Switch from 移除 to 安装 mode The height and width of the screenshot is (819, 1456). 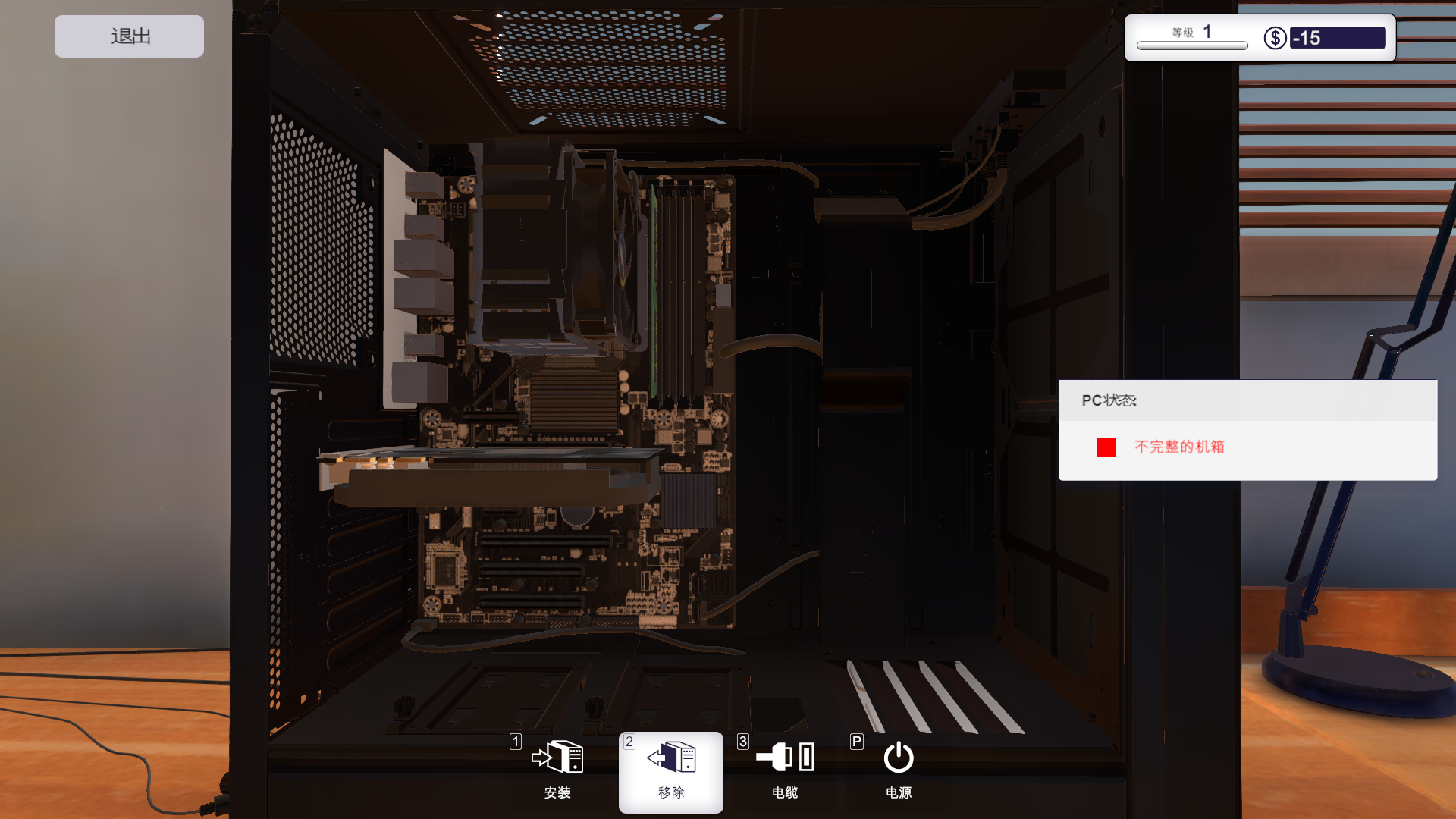(x=558, y=772)
